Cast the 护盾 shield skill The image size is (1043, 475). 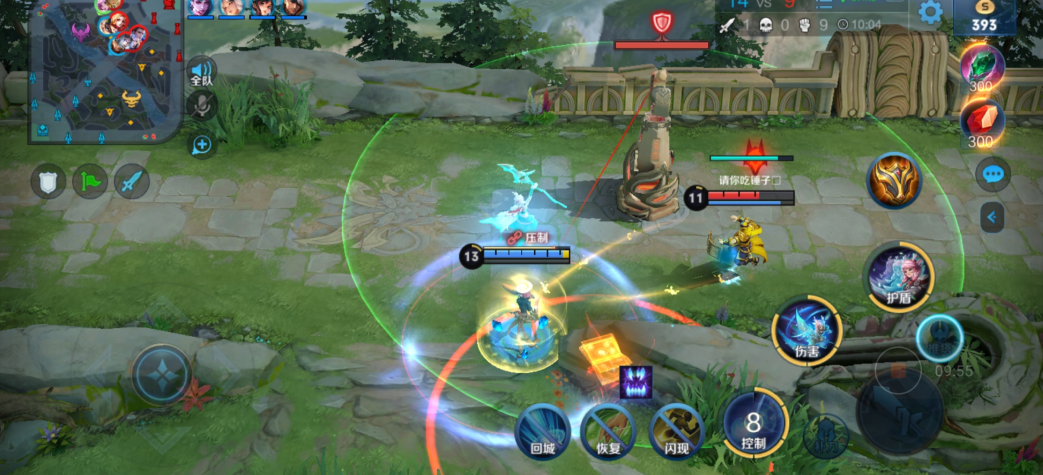pos(898,273)
